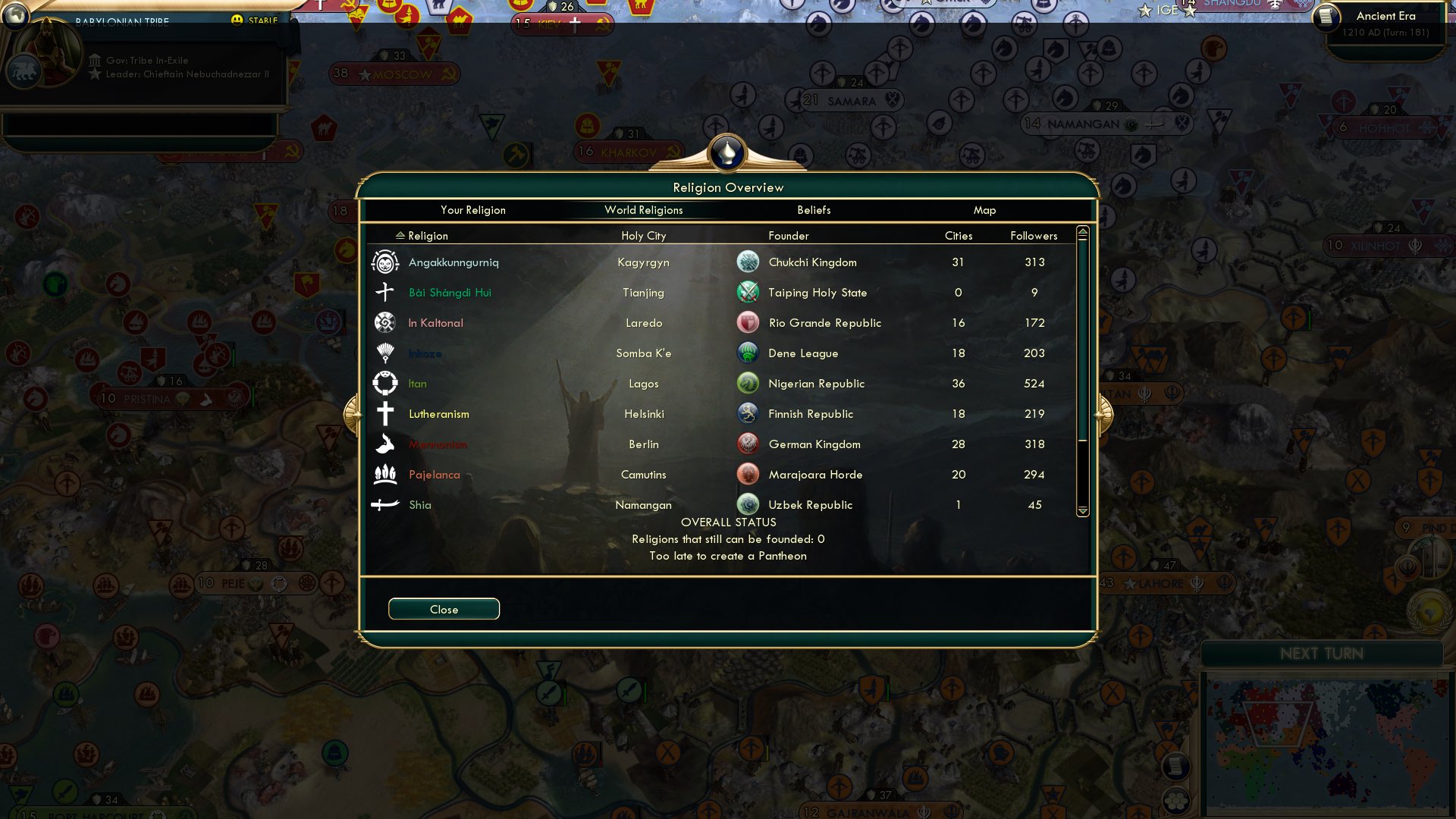Screen dimensions: 1456x819
Task: Close the Religion Overview panel
Action: point(444,608)
